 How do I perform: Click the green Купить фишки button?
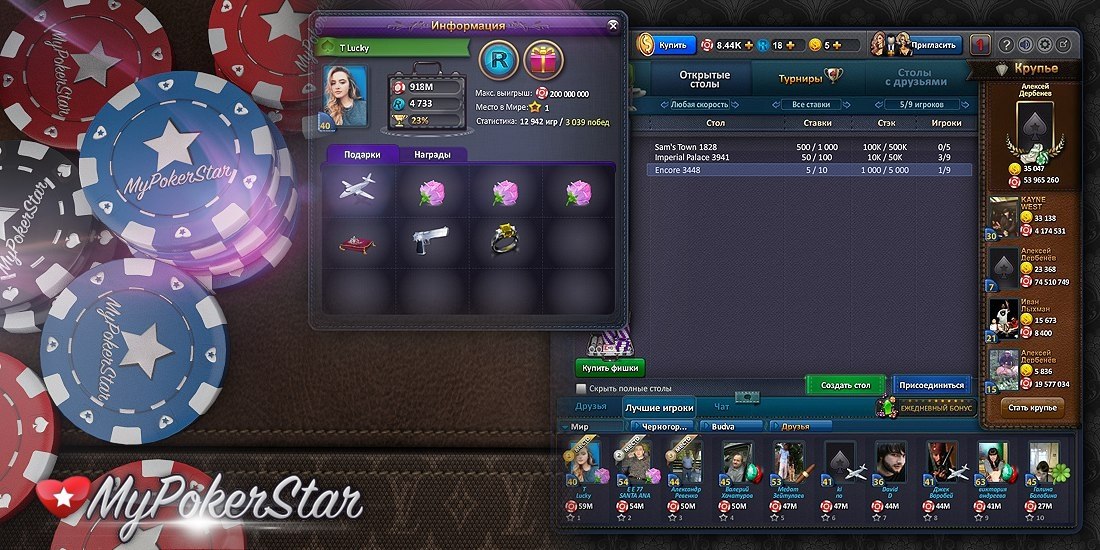tap(610, 367)
